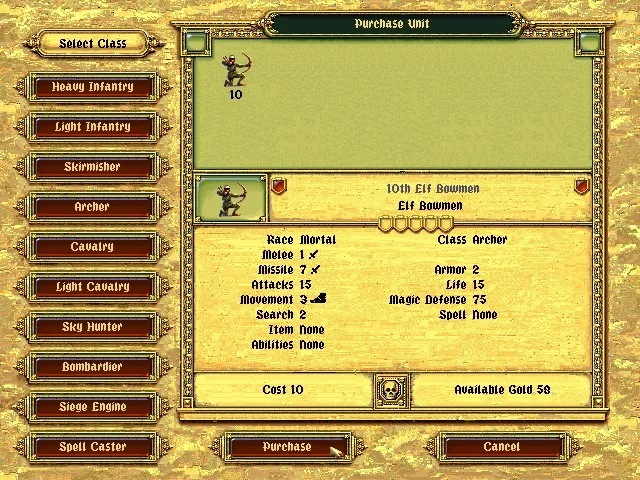Cancel the unit purchase
The image size is (640, 480).
[501, 447]
